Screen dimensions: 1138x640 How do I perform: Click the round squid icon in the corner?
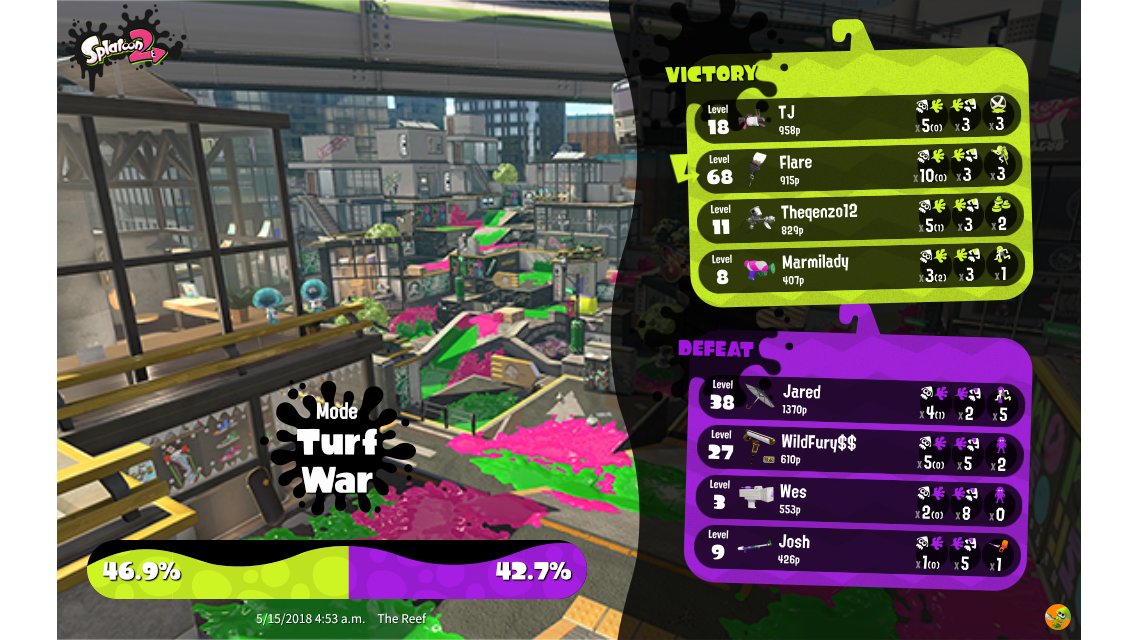point(1057,617)
